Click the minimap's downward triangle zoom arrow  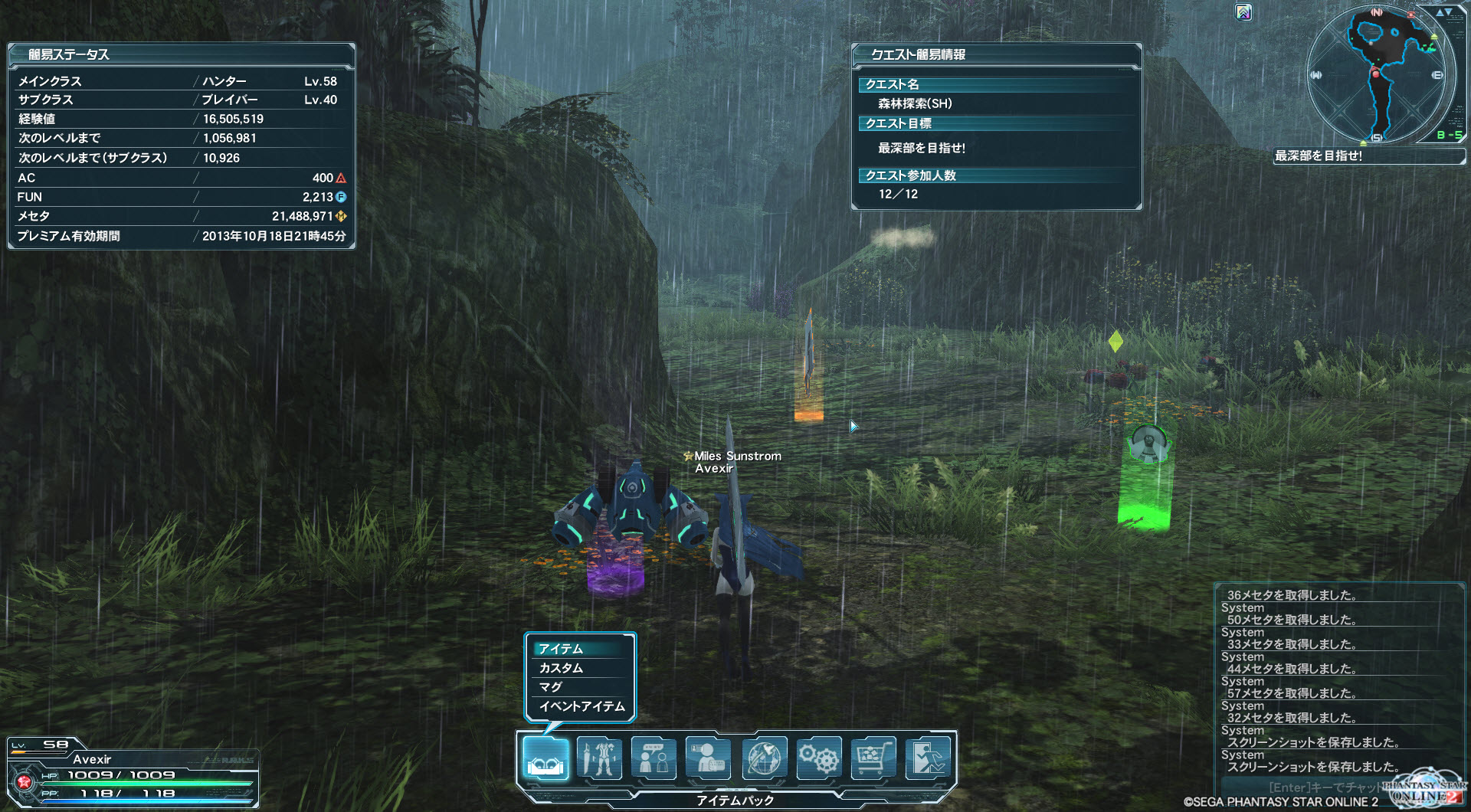coord(1450,12)
